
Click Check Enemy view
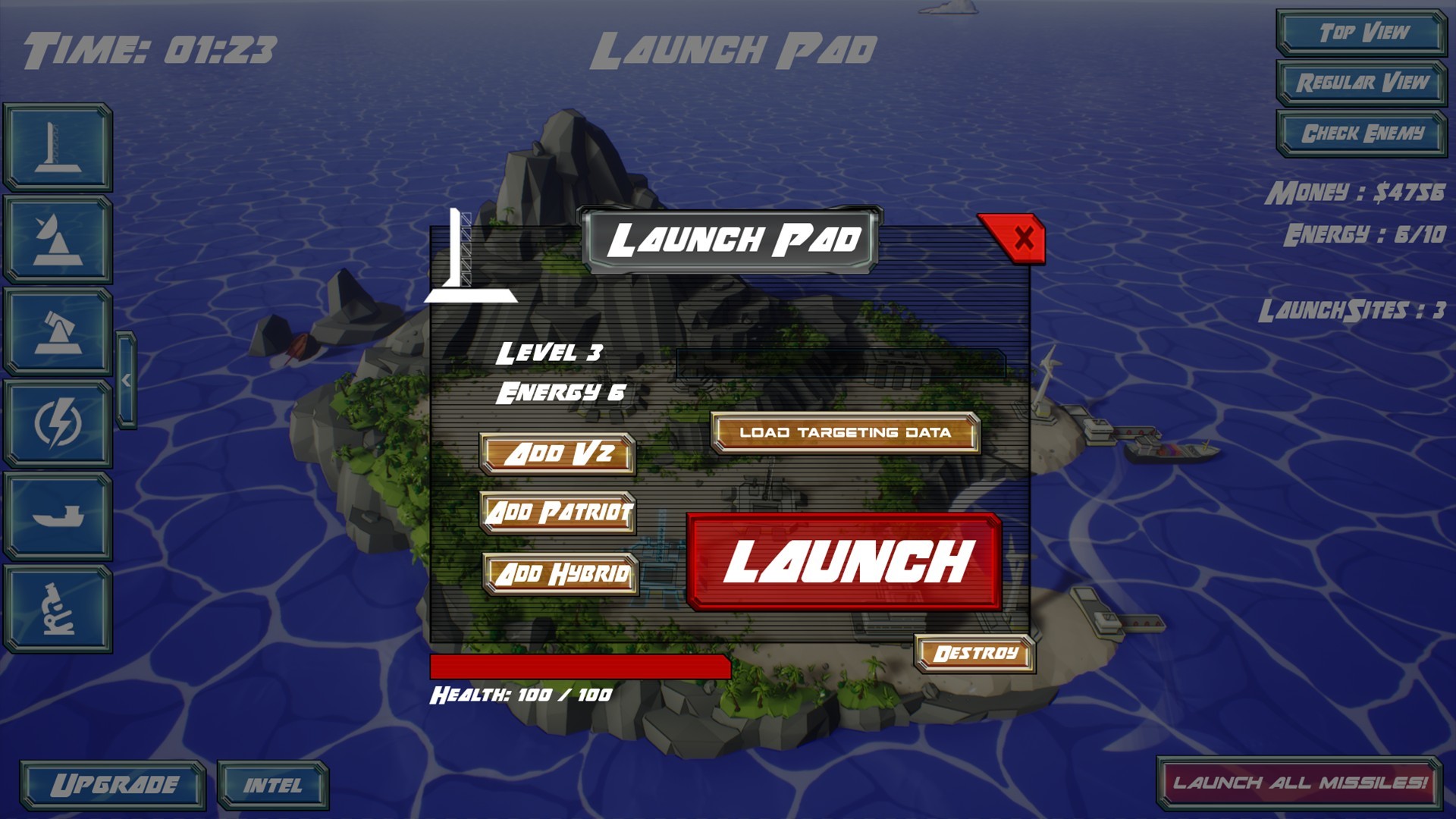[x=1361, y=130]
